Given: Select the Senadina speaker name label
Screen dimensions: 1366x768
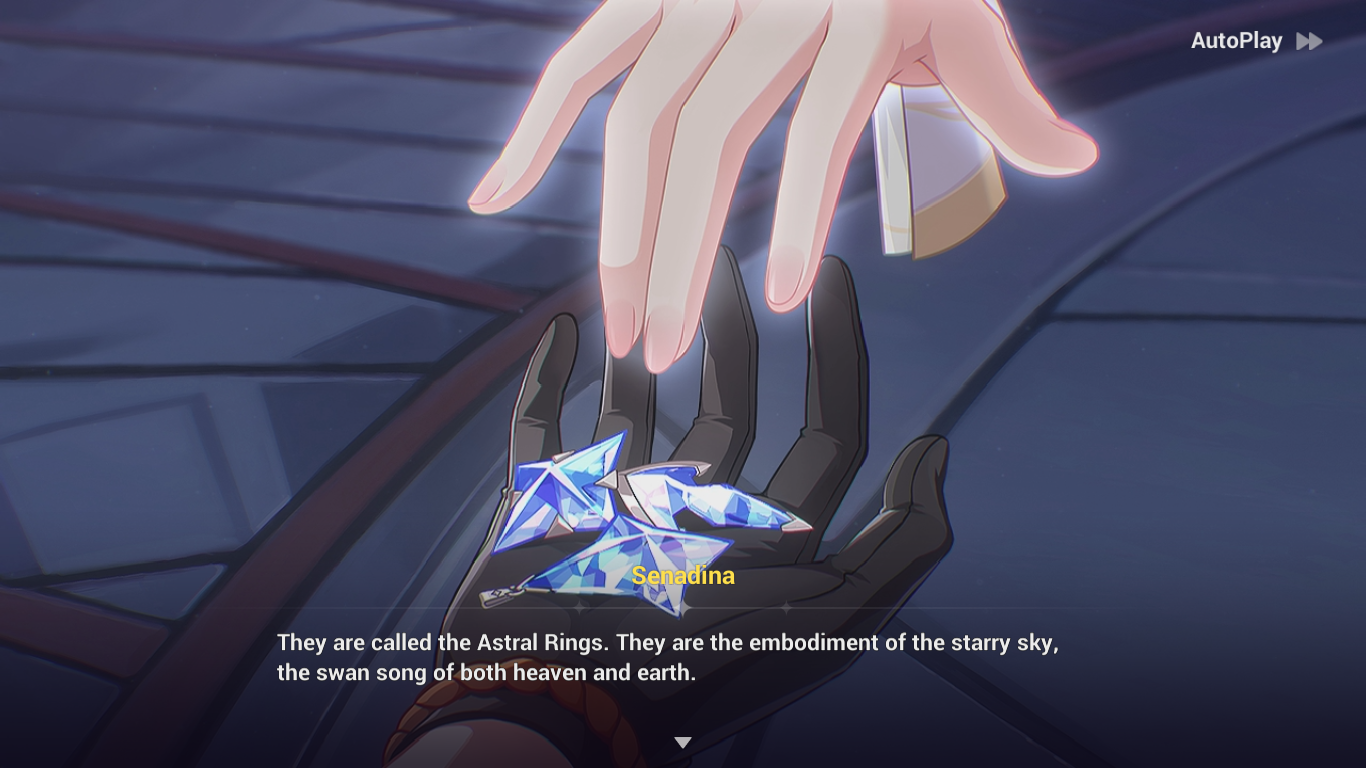Looking at the screenshot, I should pos(685,576).
